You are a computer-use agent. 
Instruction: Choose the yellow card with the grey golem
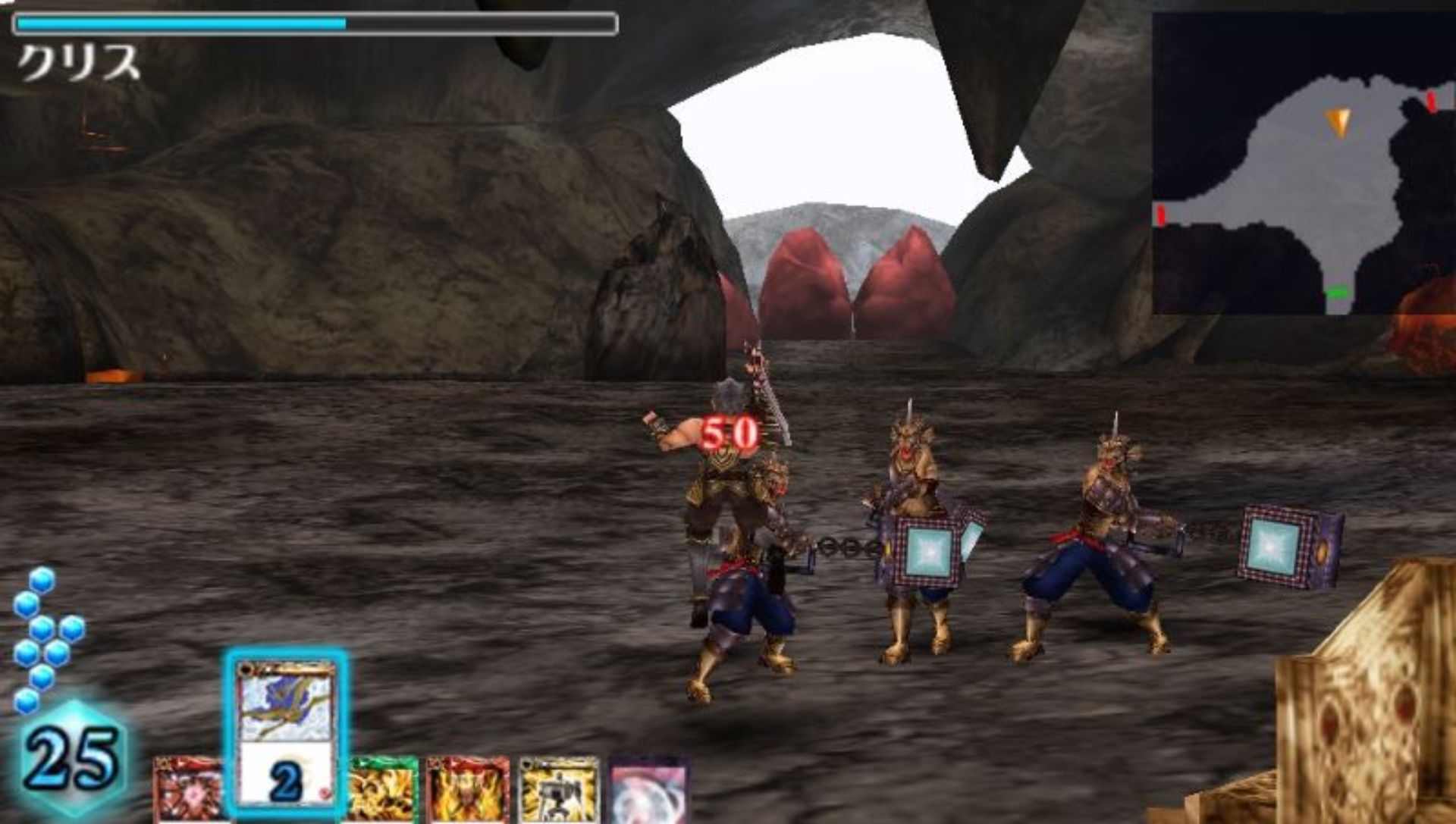560,790
